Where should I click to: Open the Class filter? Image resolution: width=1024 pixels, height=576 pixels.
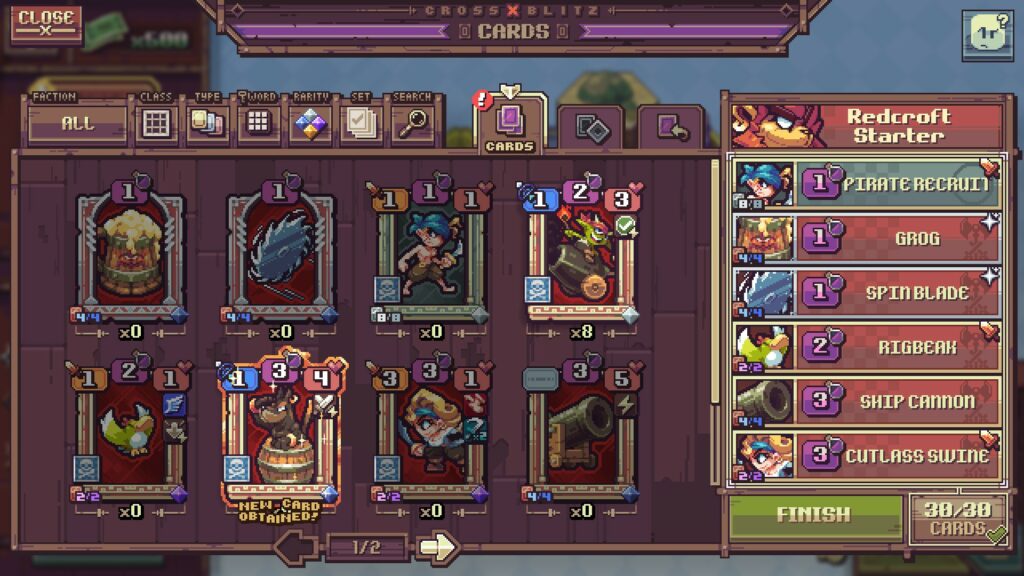click(x=155, y=124)
